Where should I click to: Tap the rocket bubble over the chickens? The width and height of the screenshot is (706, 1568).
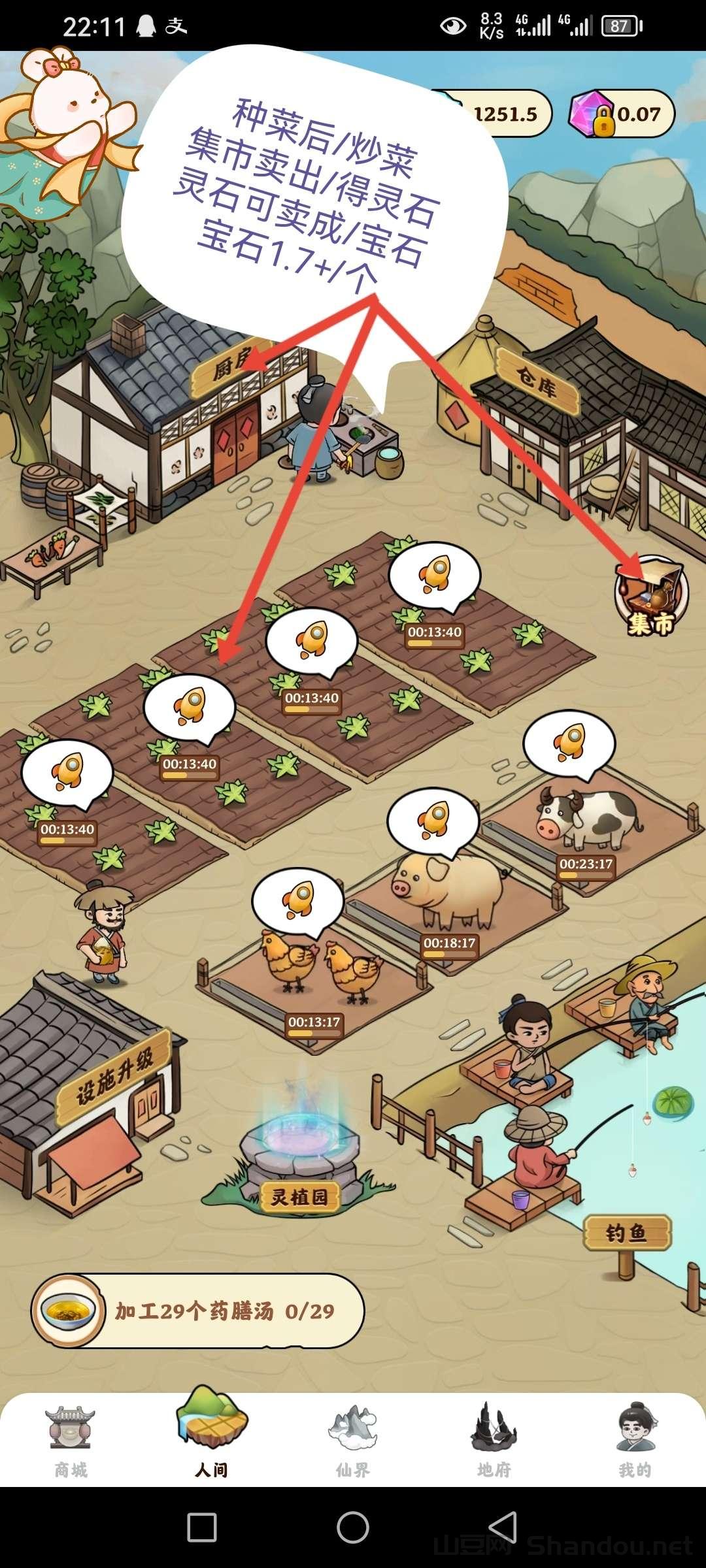(298, 900)
